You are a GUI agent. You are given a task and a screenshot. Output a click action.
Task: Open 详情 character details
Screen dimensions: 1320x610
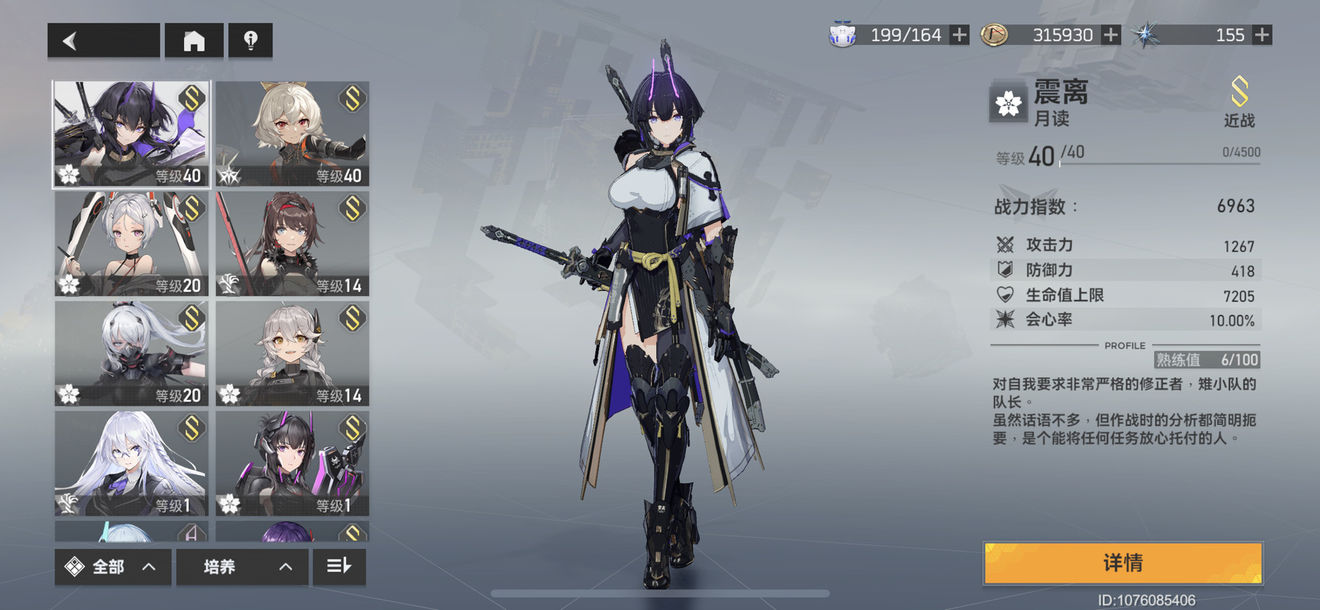1122,563
